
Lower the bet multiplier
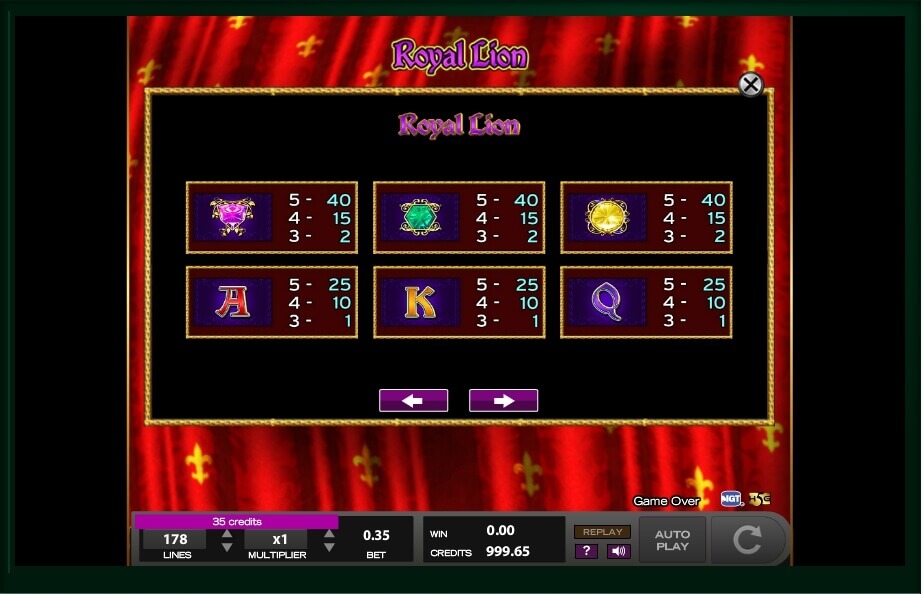tap(329, 548)
